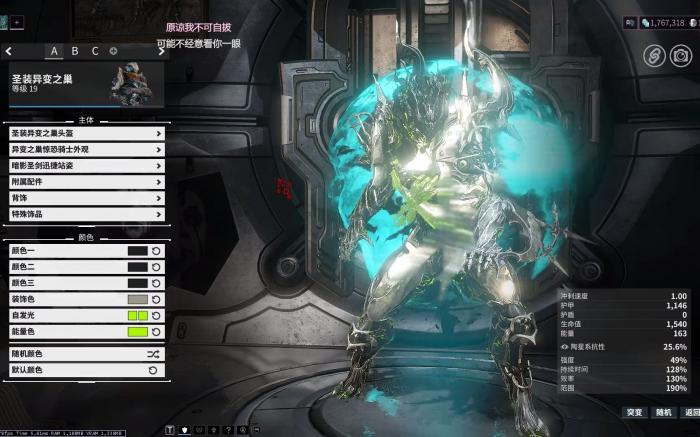Screen dimensions: 700x437
Task: Select appearance config A tab
Action: [53, 51]
